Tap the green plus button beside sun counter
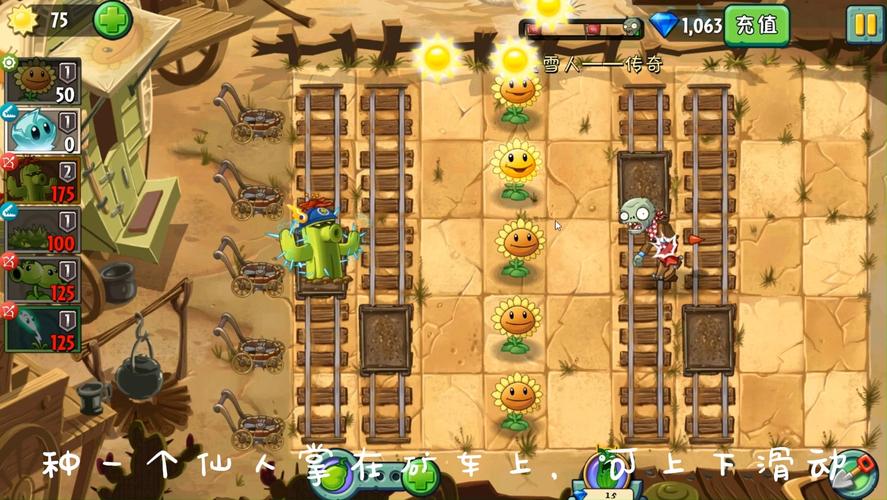Image resolution: width=887 pixels, height=500 pixels. tap(112, 20)
